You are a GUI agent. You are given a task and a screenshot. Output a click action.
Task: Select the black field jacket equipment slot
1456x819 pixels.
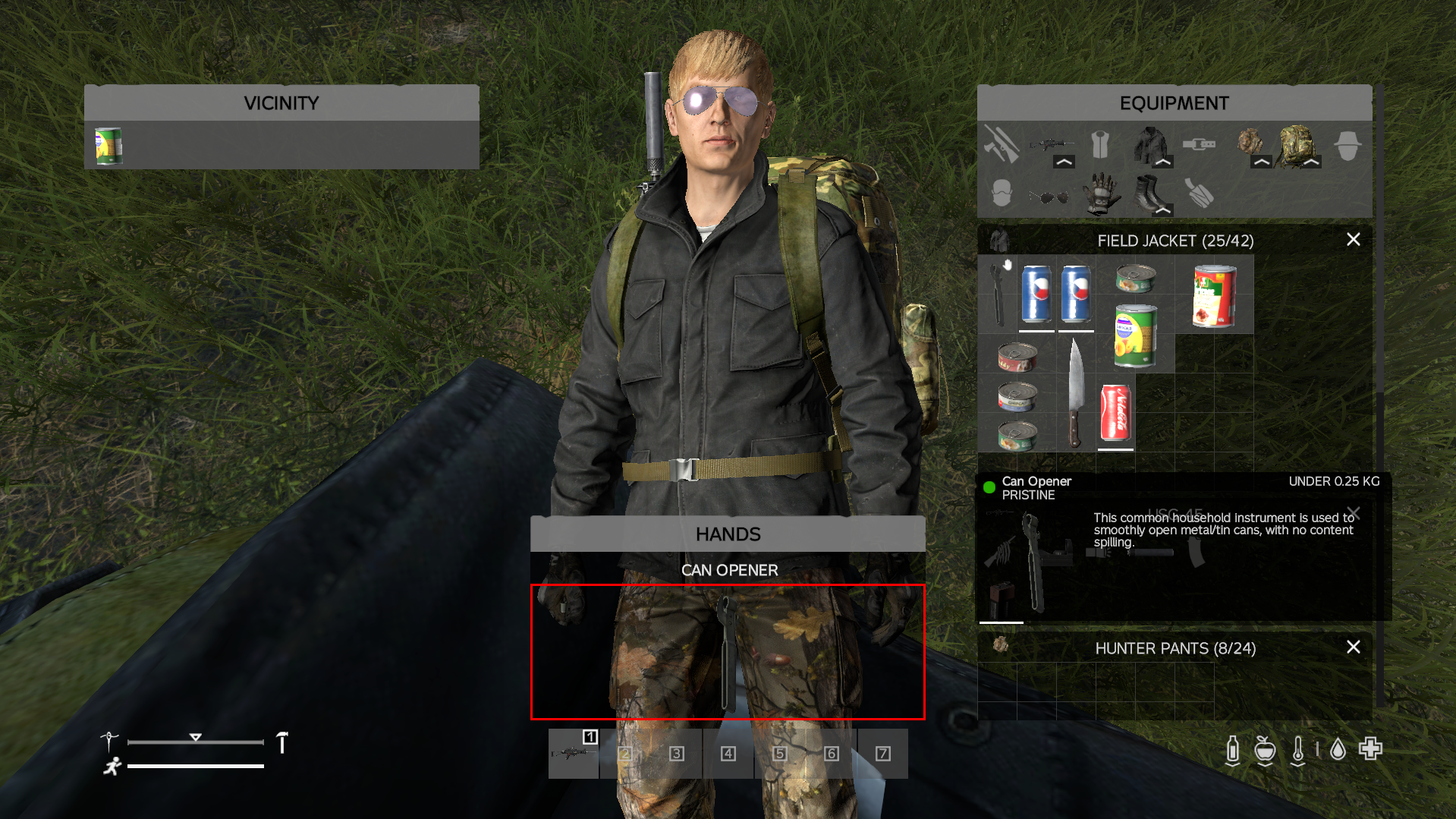(x=1149, y=143)
